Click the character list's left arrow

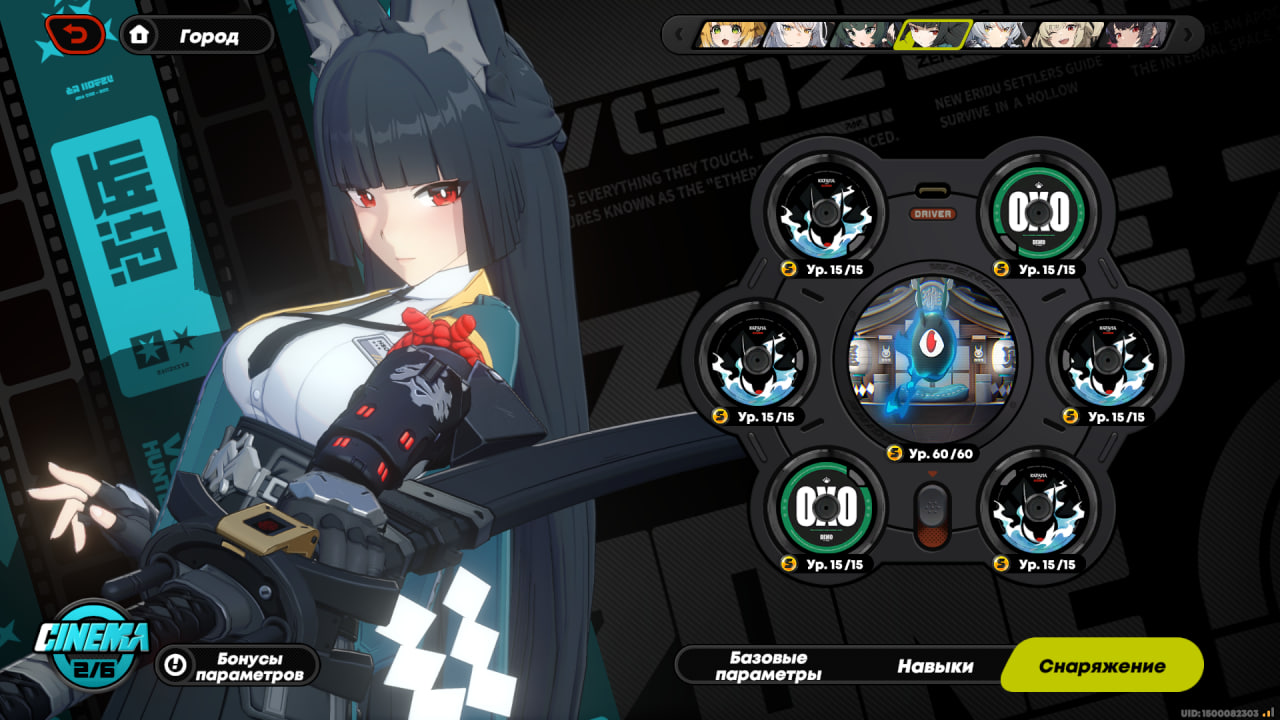tap(680, 35)
